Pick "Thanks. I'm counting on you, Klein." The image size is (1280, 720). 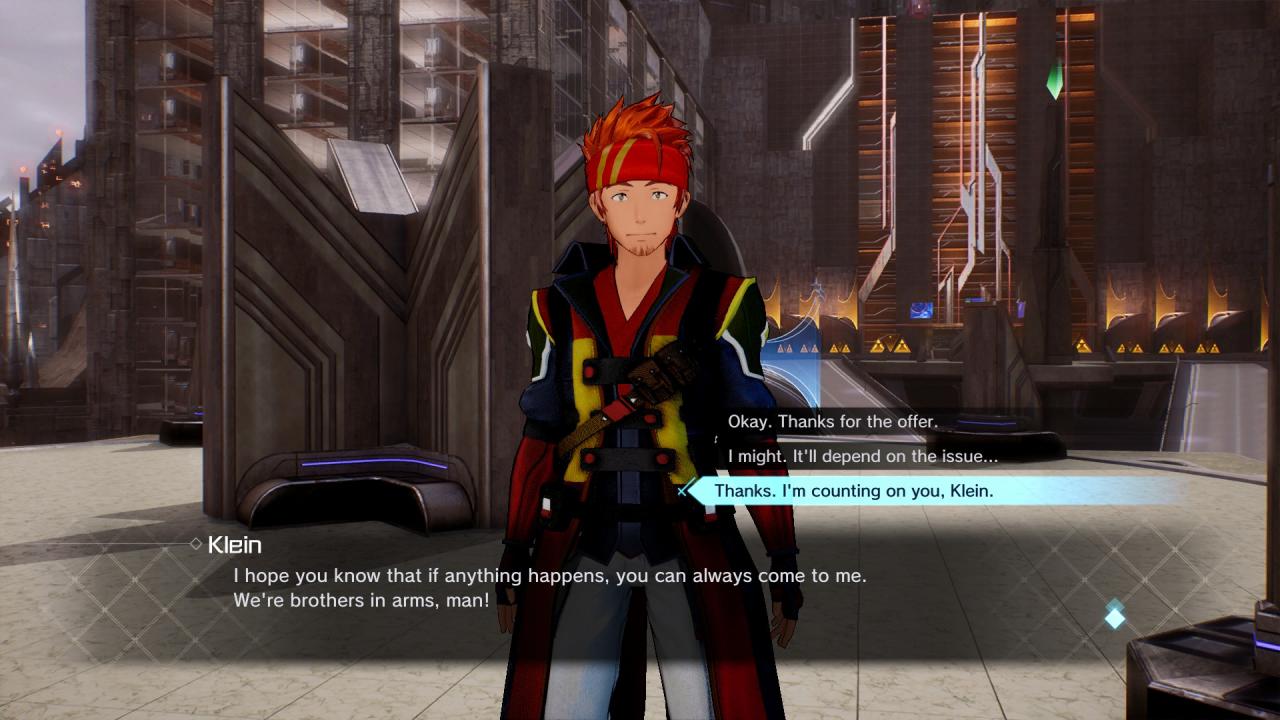[x=853, y=491]
